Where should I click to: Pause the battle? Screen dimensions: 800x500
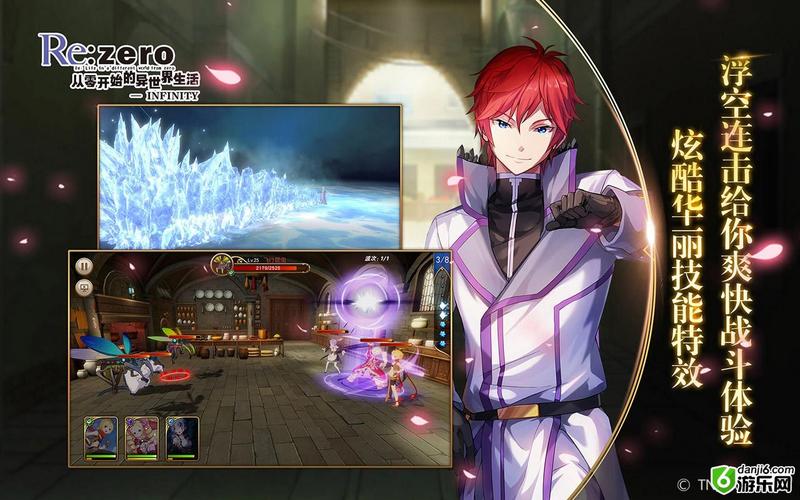tap(85, 267)
